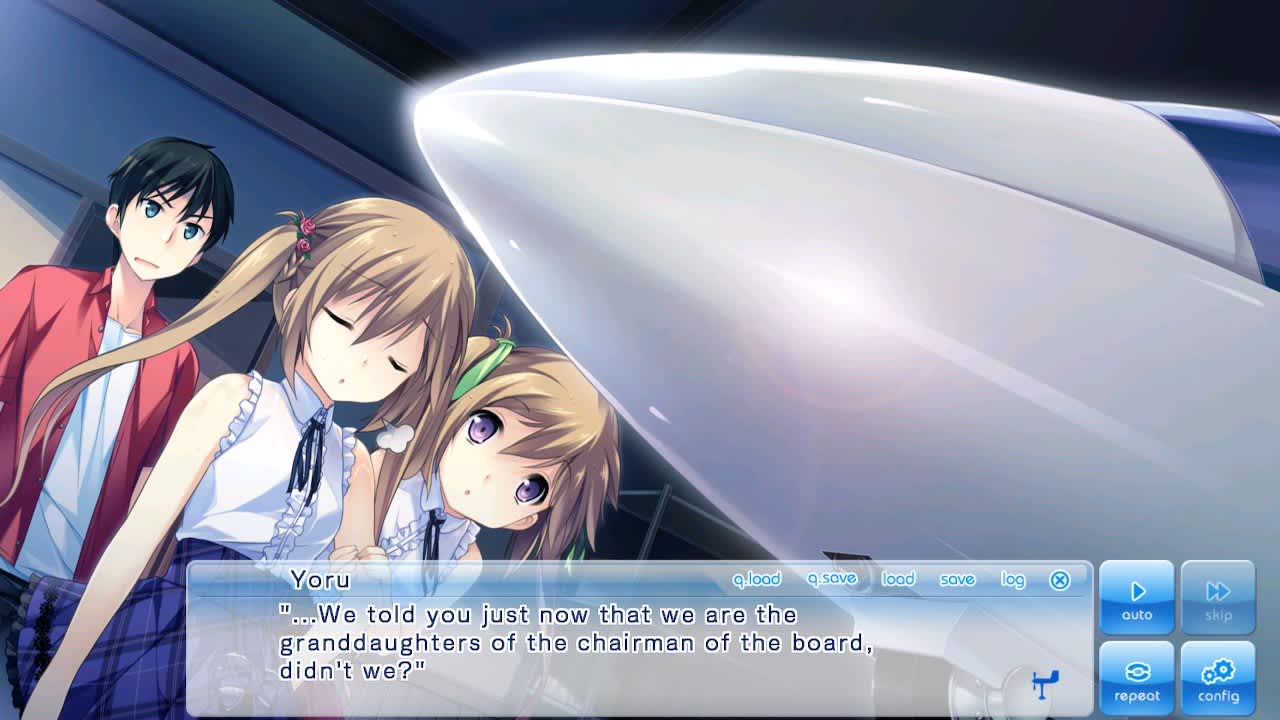Click the loop arrows icon to replay voice
This screenshot has width=1280, height=720.
(x=1138, y=672)
